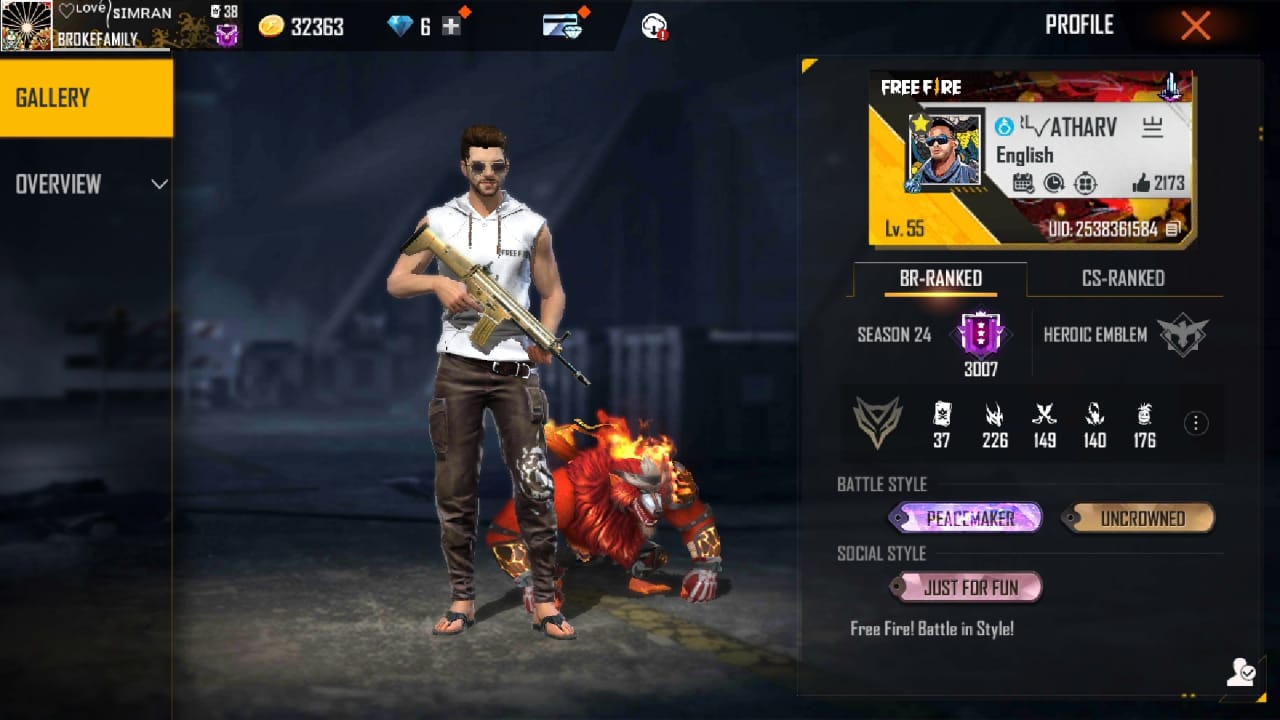
Task: Click the friend icon in the bottom-right corner
Action: coord(1241,672)
